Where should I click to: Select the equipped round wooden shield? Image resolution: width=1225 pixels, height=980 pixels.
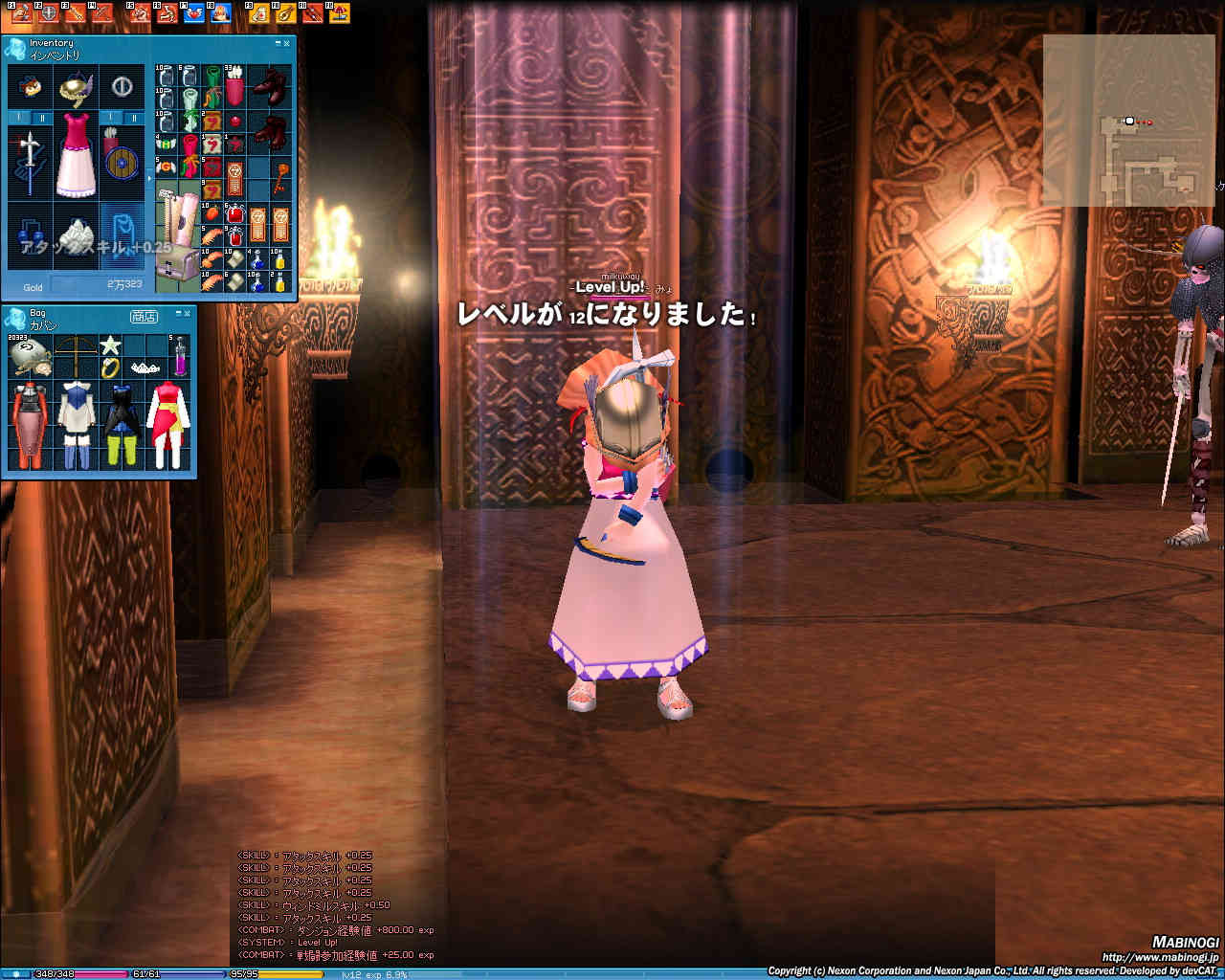point(121,161)
